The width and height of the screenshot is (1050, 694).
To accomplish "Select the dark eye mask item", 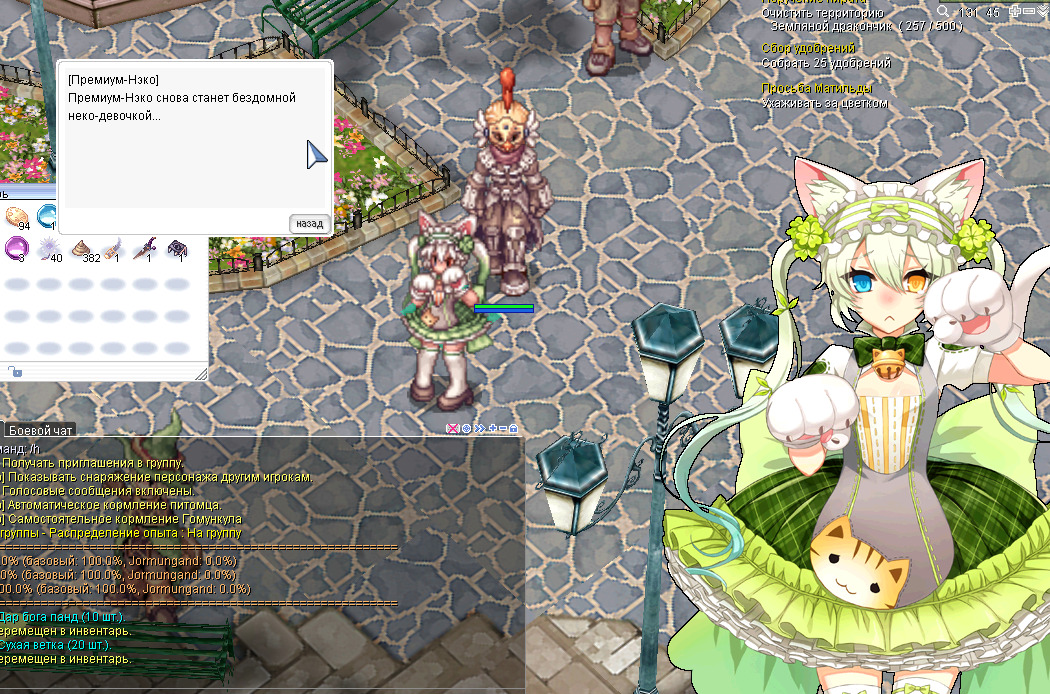I will click(178, 246).
